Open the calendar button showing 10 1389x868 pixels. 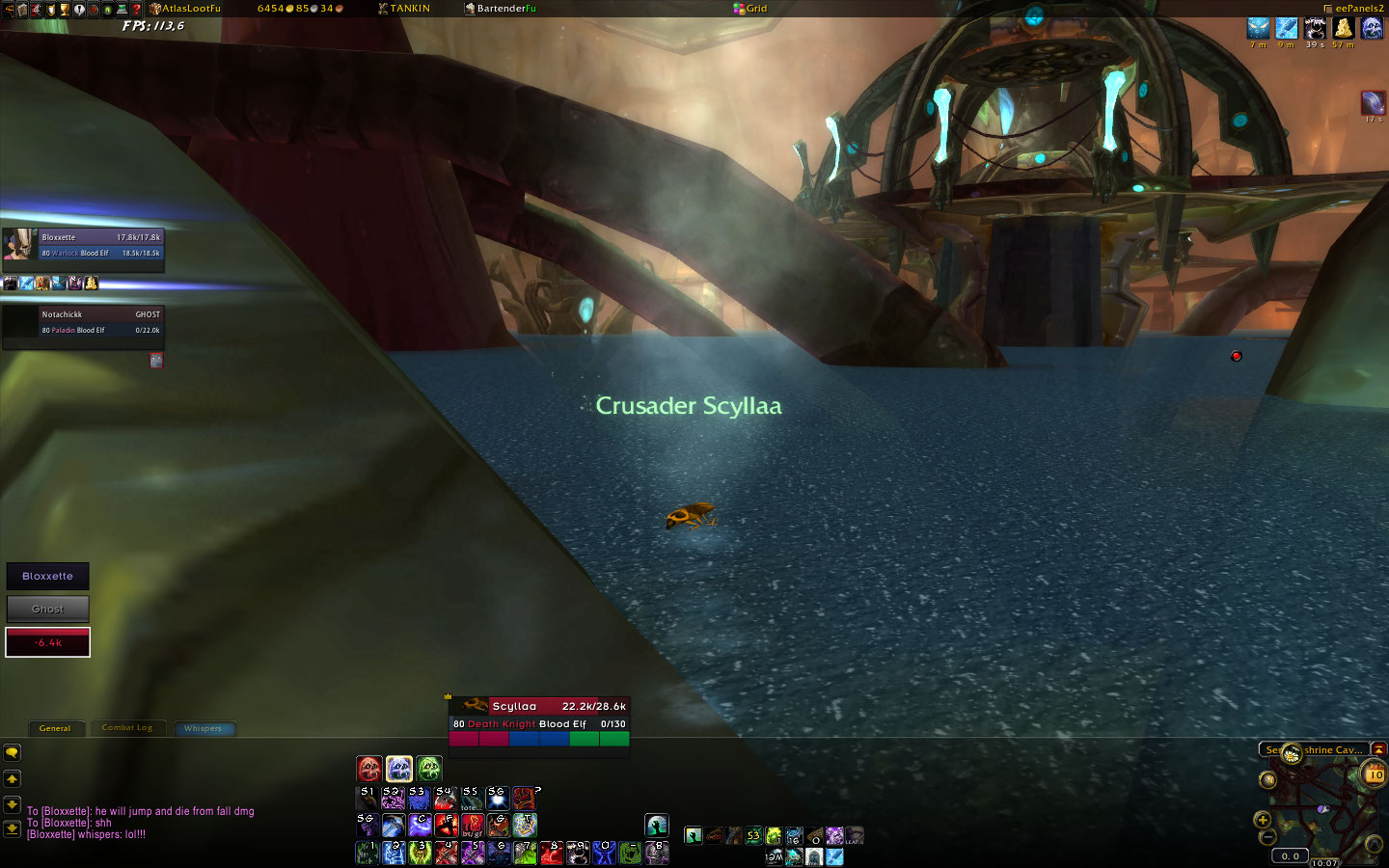click(x=1374, y=774)
